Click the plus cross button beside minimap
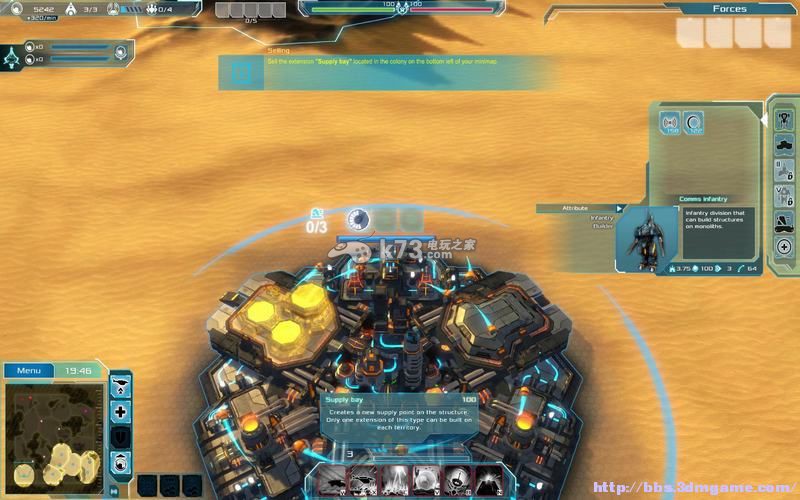Image resolution: width=800 pixels, height=500 pixels. (121, 412)
